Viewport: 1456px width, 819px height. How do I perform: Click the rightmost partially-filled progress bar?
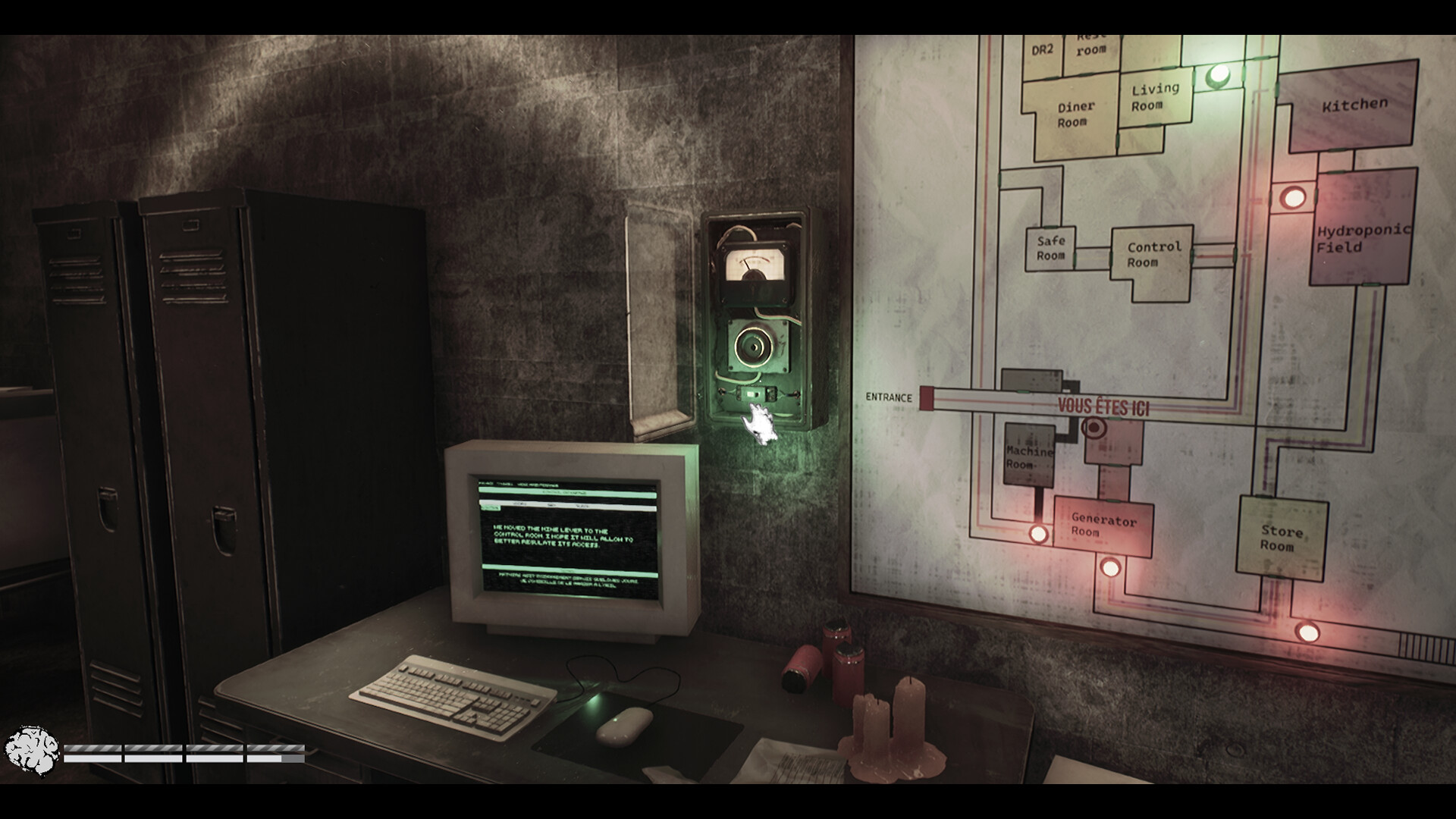tap(277, 755)
